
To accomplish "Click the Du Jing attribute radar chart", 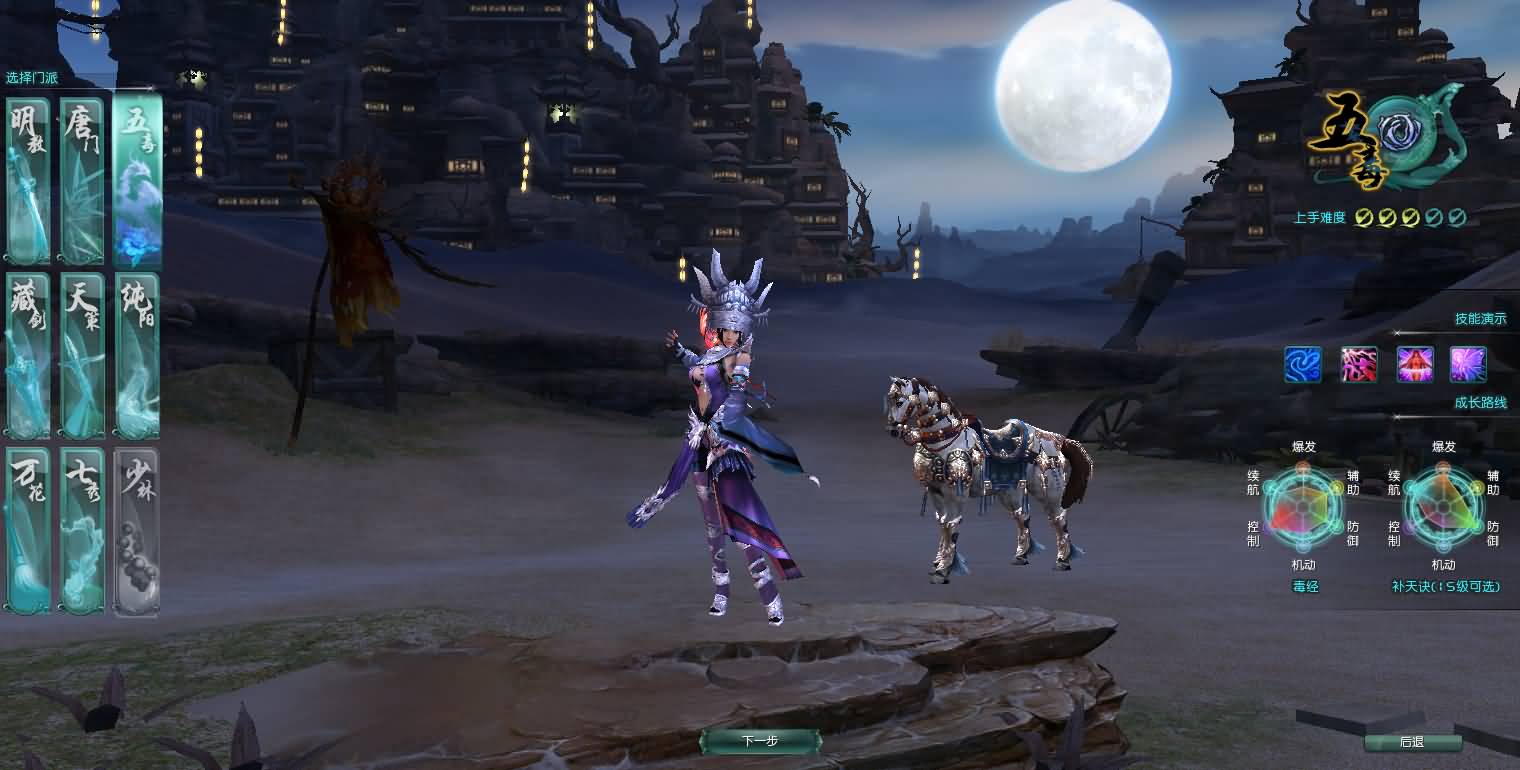I will 1302,507.
